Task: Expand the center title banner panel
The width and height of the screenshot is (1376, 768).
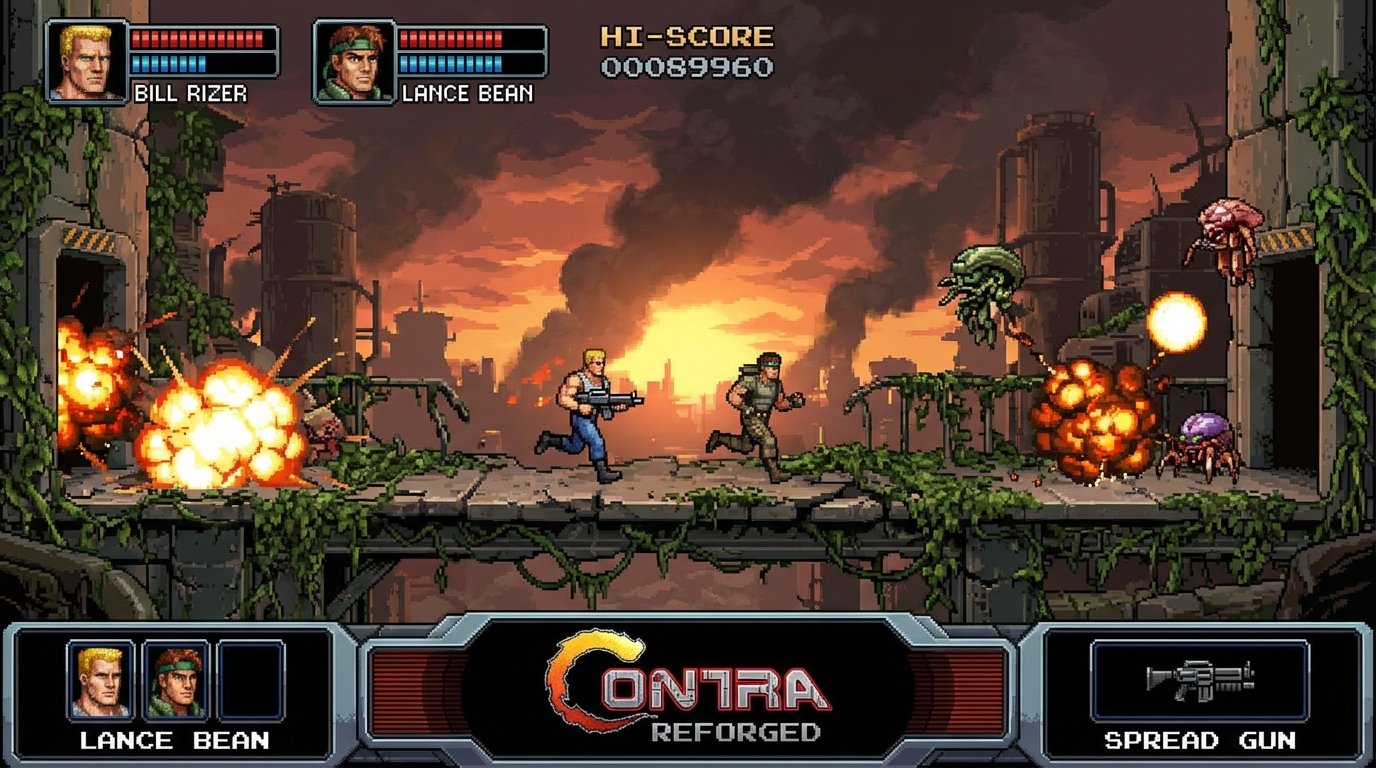Action: click(x=688, y=690)
